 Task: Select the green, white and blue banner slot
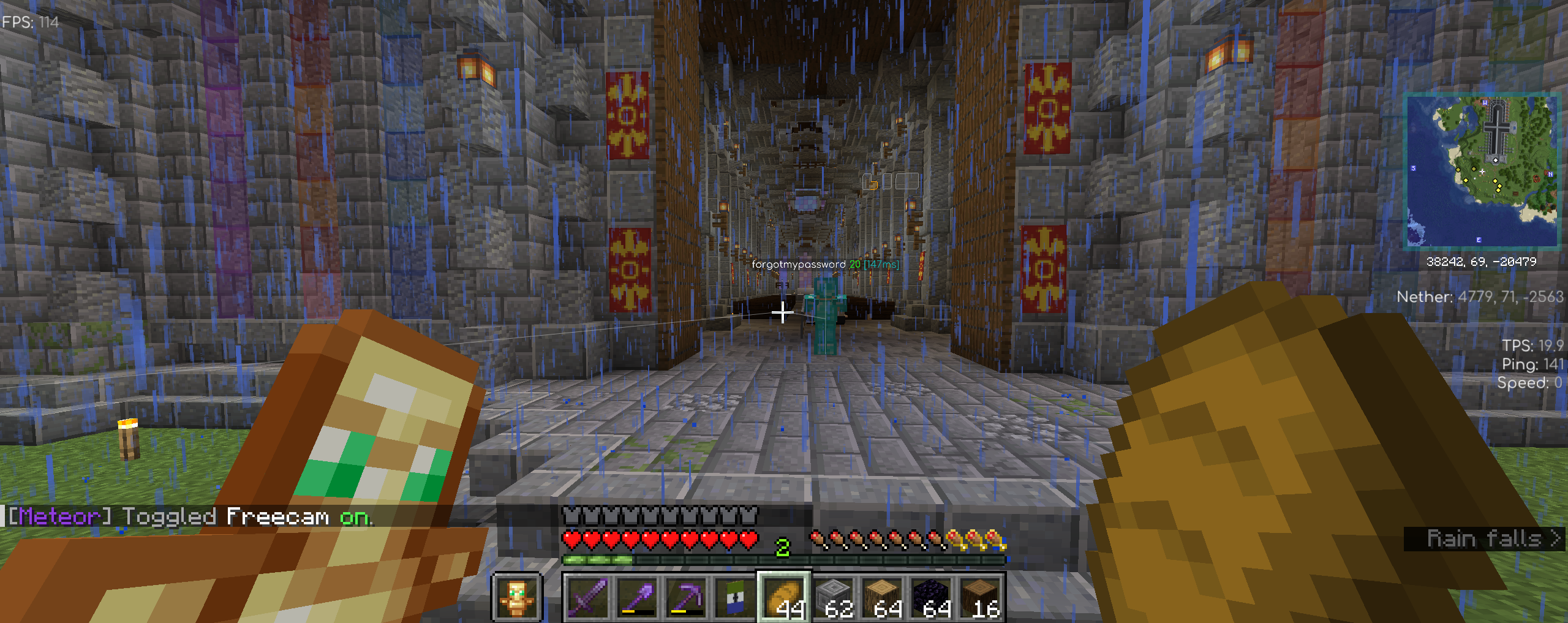(x=735, y=597)
